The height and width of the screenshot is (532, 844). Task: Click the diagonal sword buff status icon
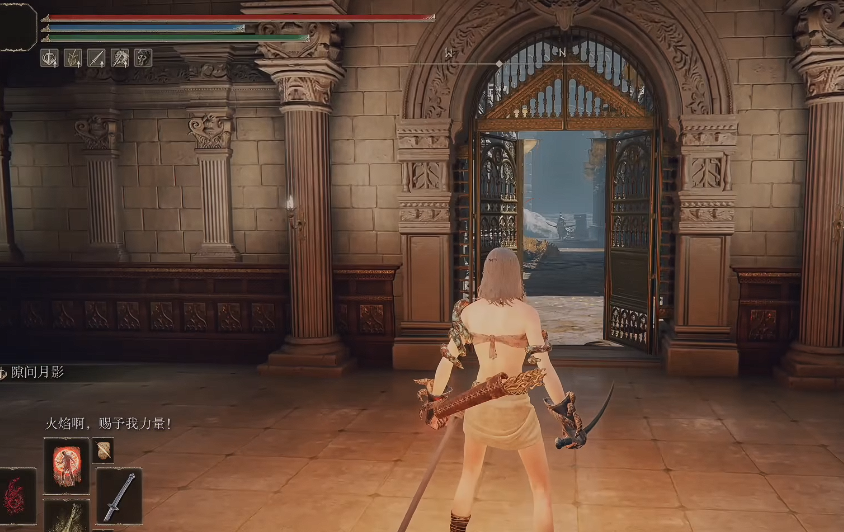tap(96, 58)
